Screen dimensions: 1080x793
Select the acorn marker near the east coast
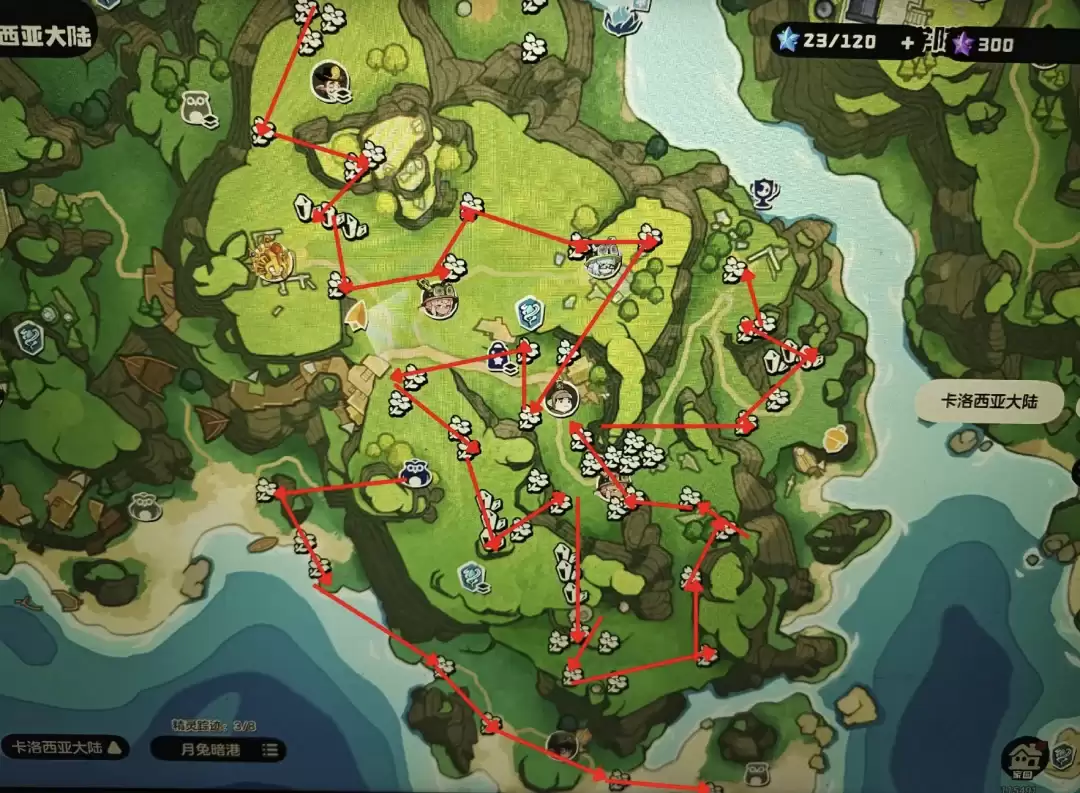[833, 438]
